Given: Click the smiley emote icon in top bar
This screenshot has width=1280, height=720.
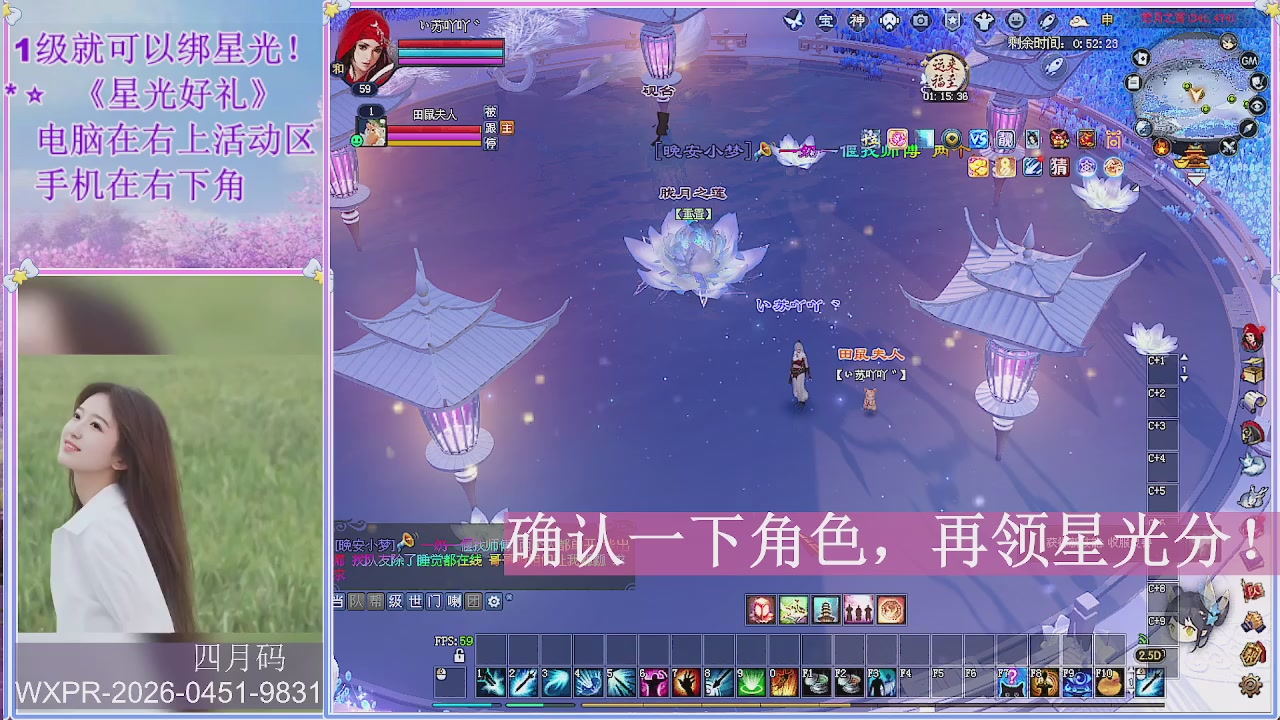Looking at the screenshot, I should 1017,20.
